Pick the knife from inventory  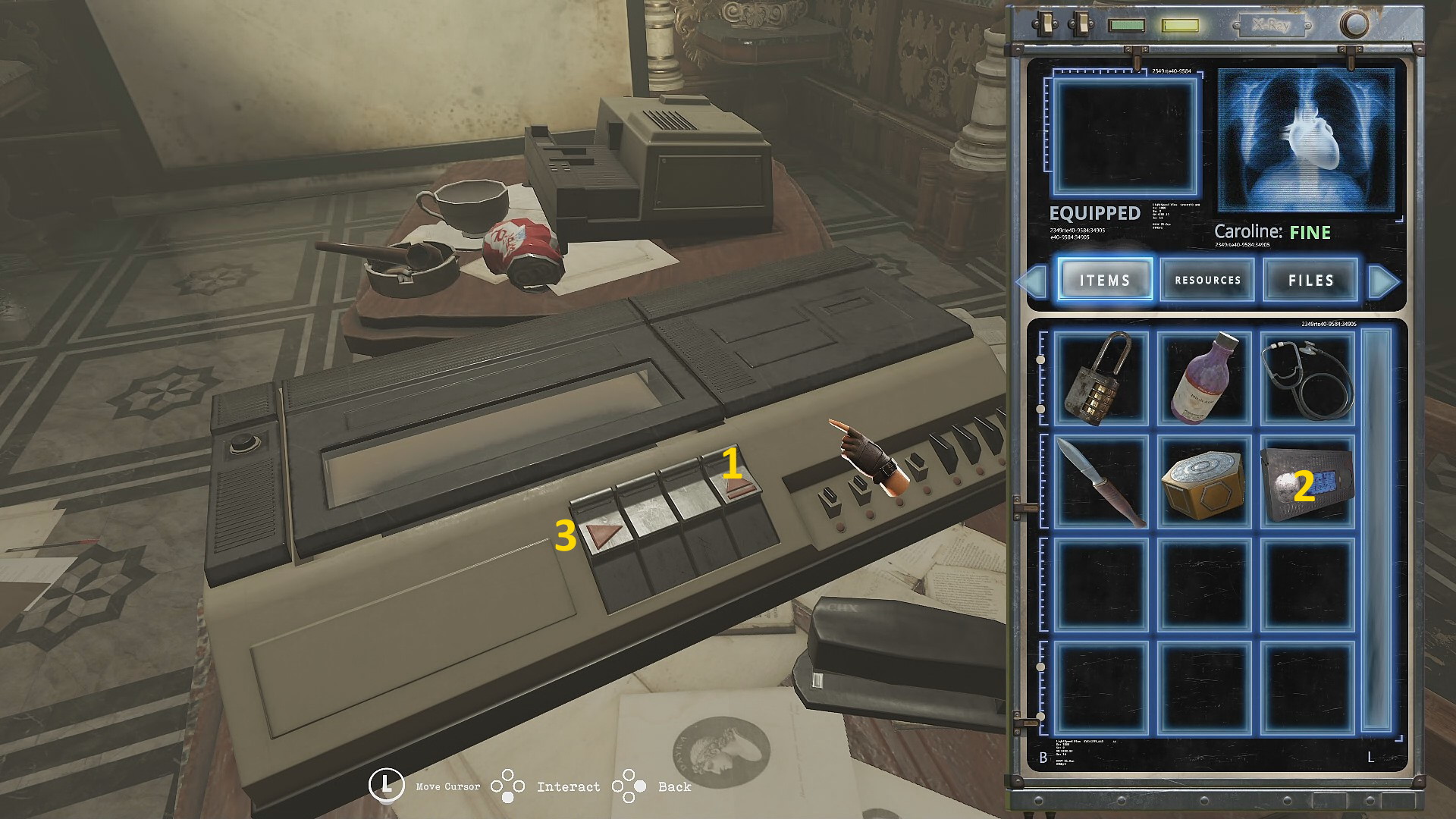[x=1099, y=482]
